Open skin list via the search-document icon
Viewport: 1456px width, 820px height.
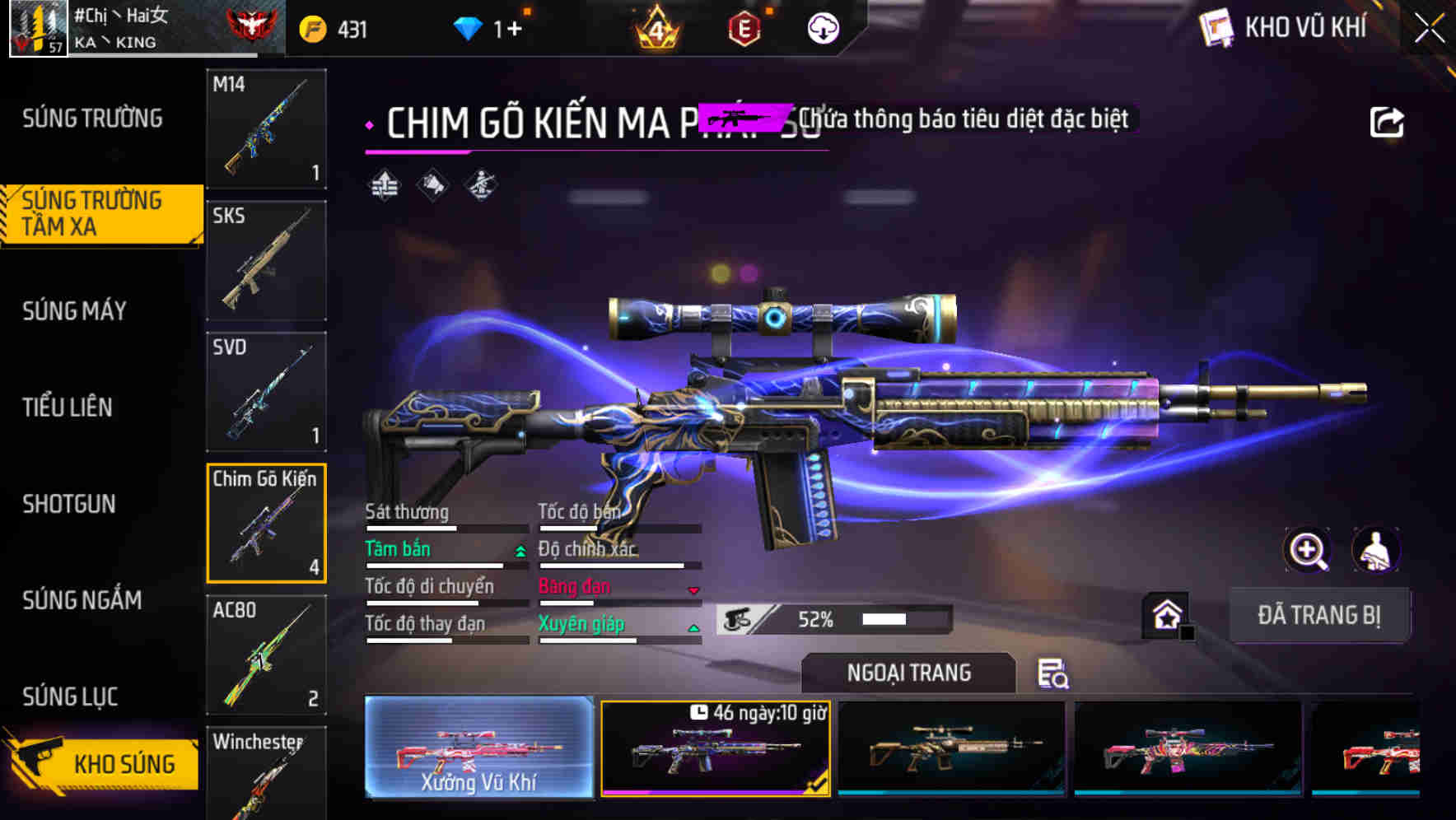pos(1055,674)
